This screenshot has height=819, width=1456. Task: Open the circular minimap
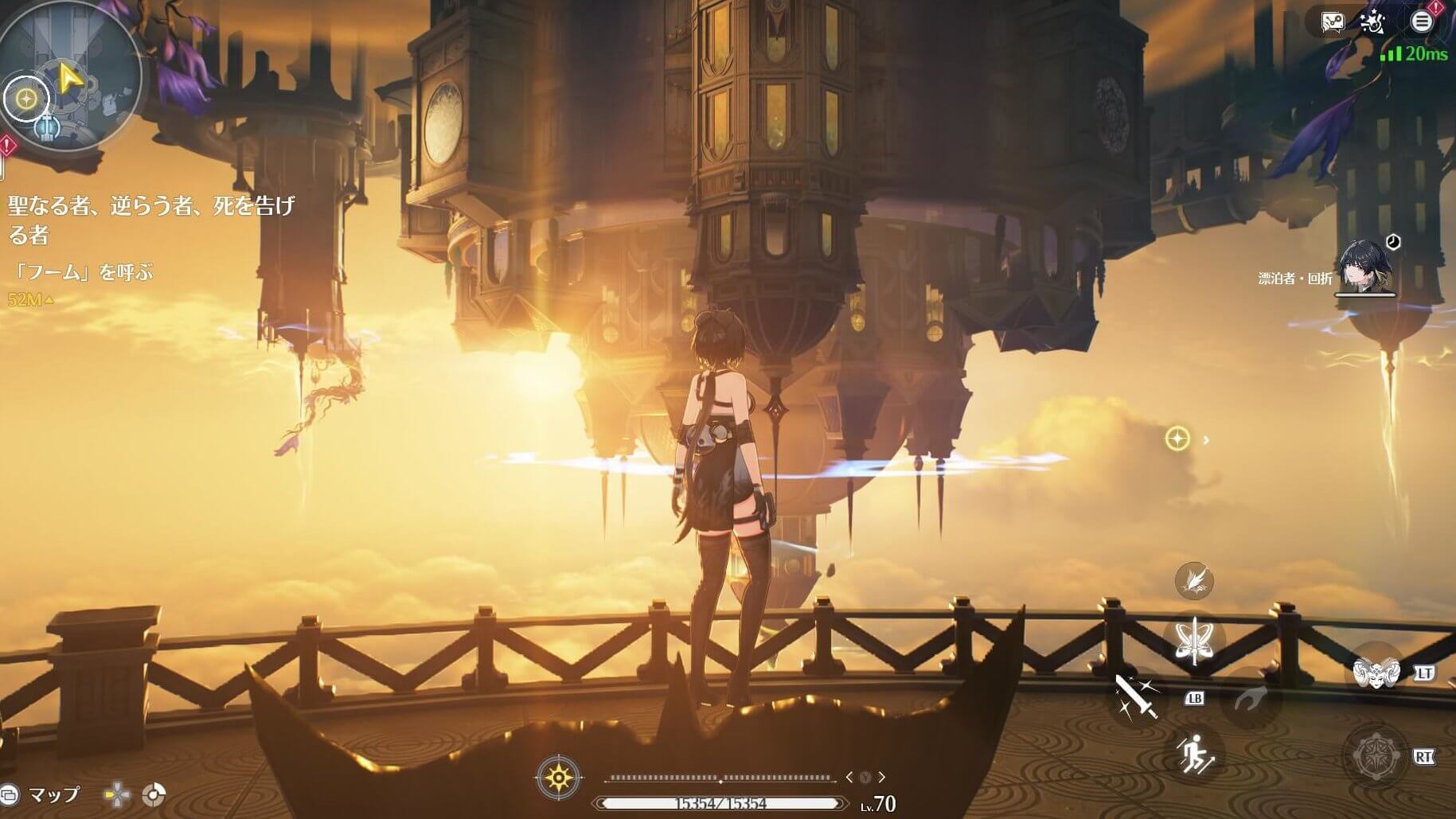click(x=72, y=76)
